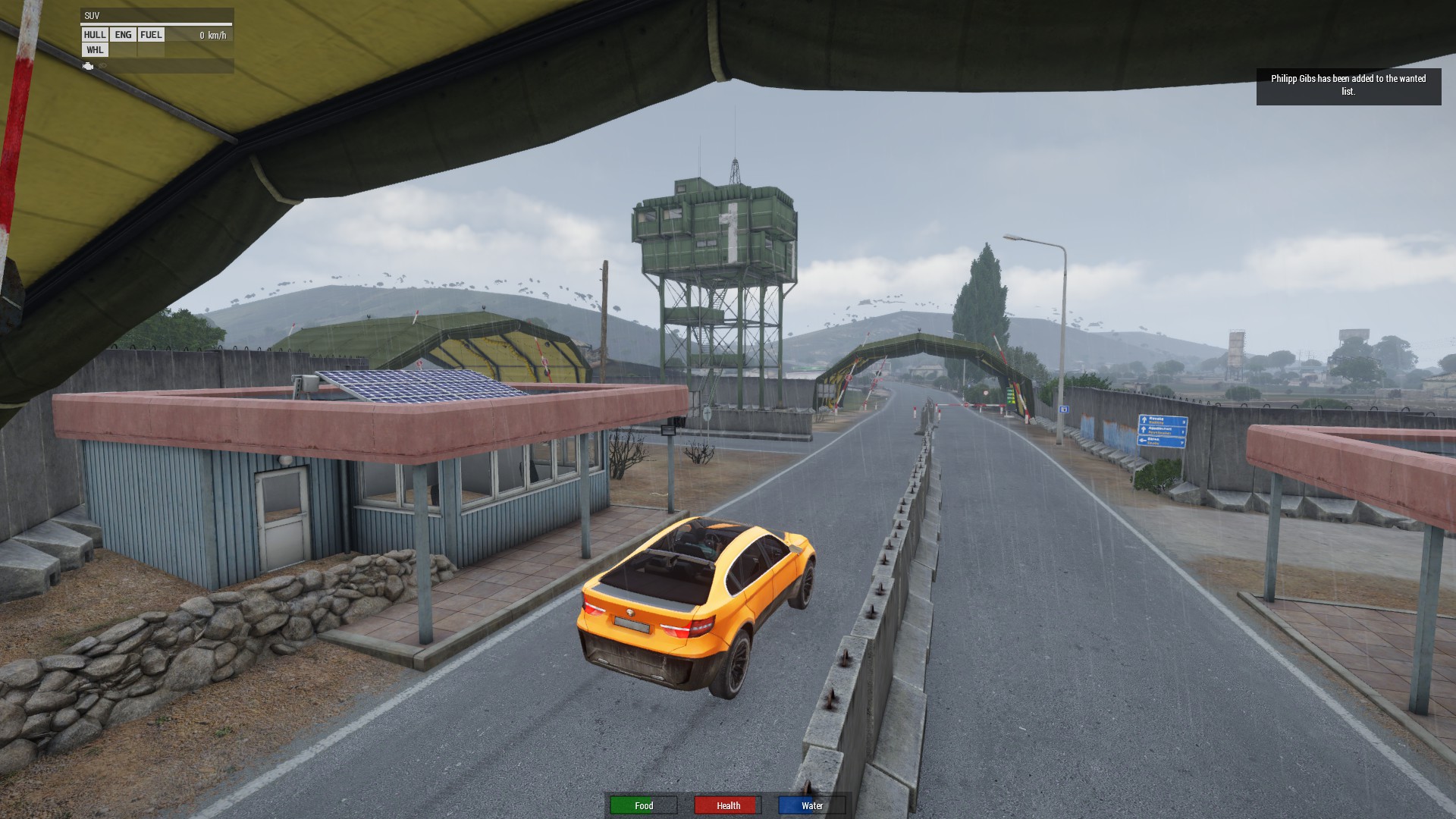Select the WHL wheel status indicator
The image size is (1456, 819).
[x=95, y=50]
